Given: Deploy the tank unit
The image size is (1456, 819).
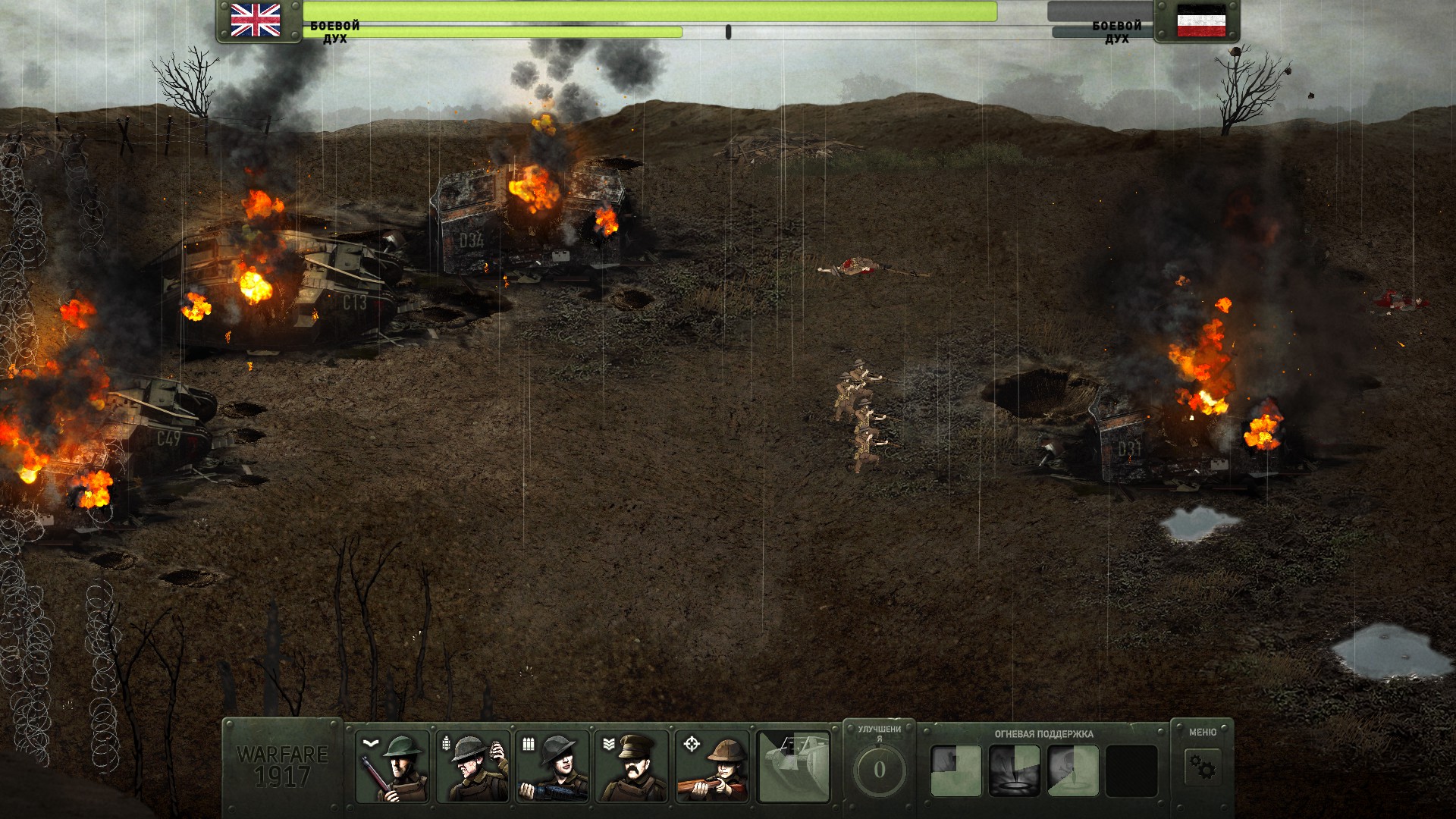Looking at the screenshot, I should pyautogui.click(x=793, y=767).
